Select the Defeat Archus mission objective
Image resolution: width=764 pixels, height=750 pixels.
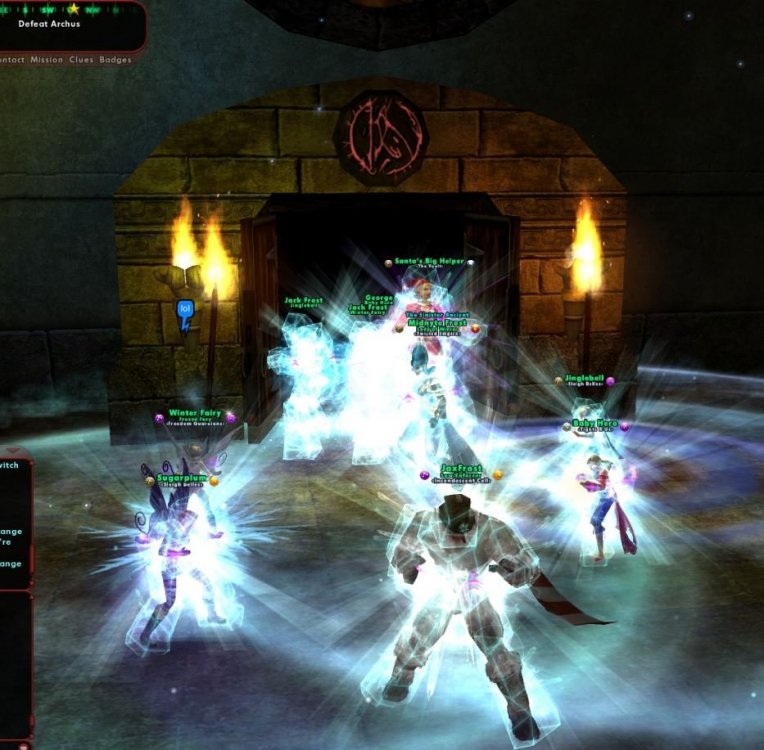(49, 24)
